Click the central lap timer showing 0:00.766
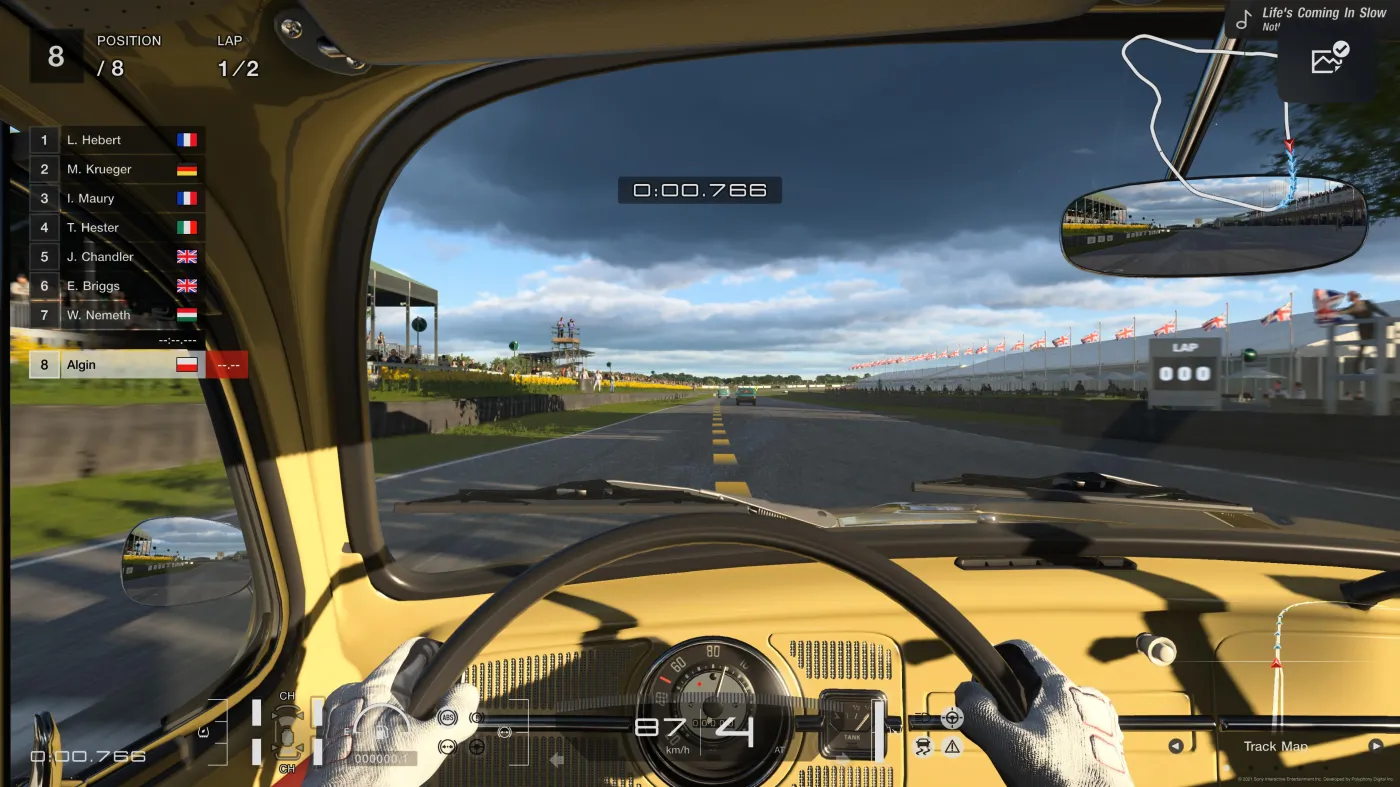This screenshot has width=1400, height=787. (x=700, y=189)
